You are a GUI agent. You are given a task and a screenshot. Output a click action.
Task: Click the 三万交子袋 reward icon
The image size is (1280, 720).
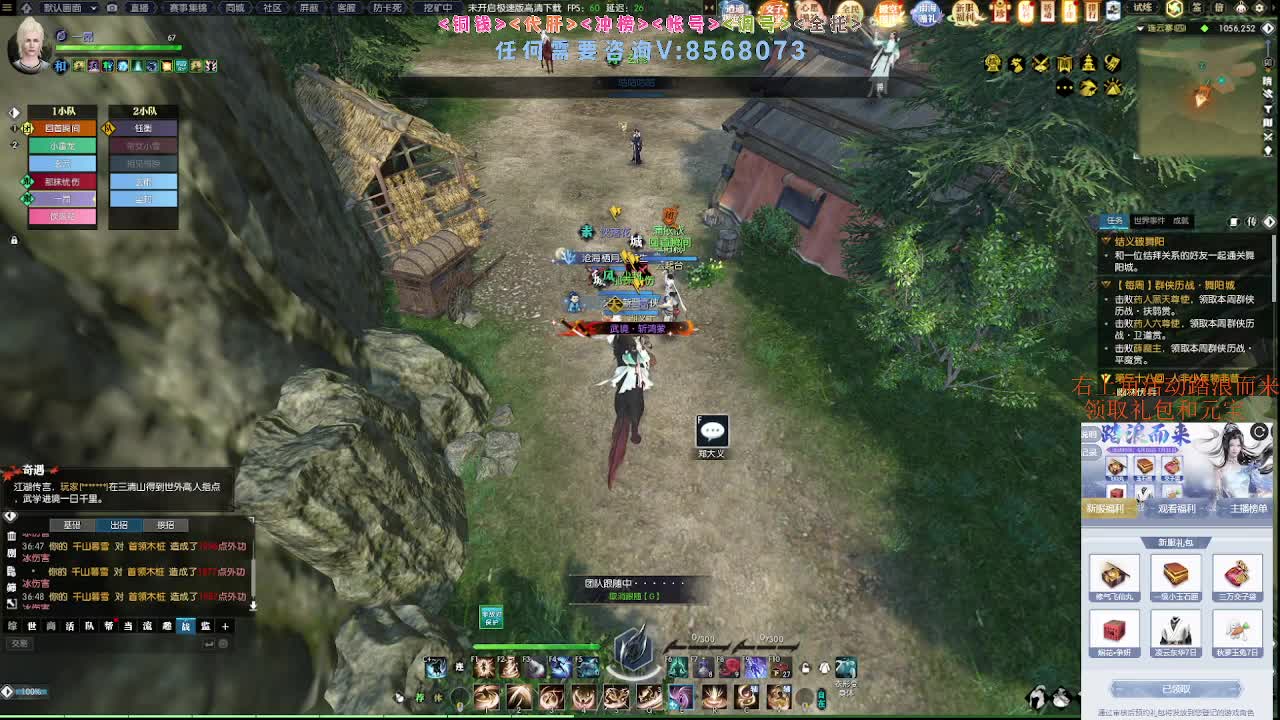click(1238, 575)
